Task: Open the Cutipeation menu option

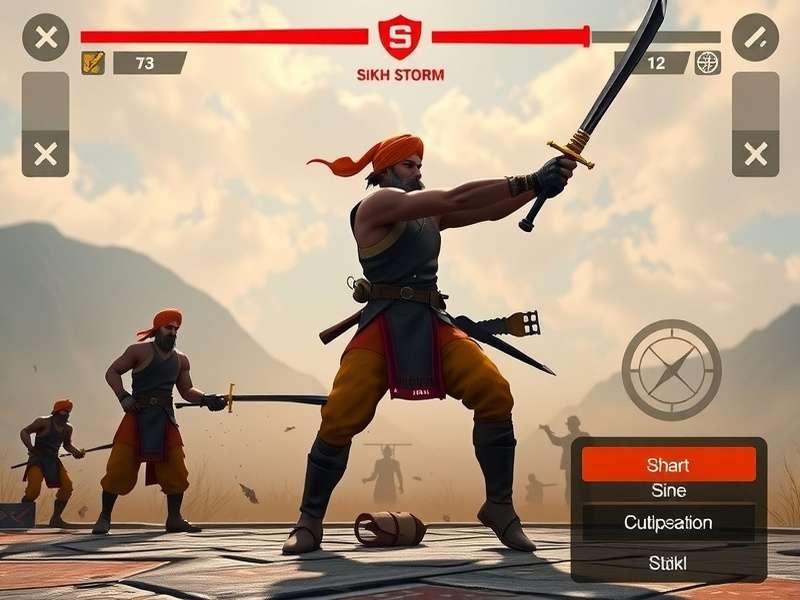Action: [668, 523]
